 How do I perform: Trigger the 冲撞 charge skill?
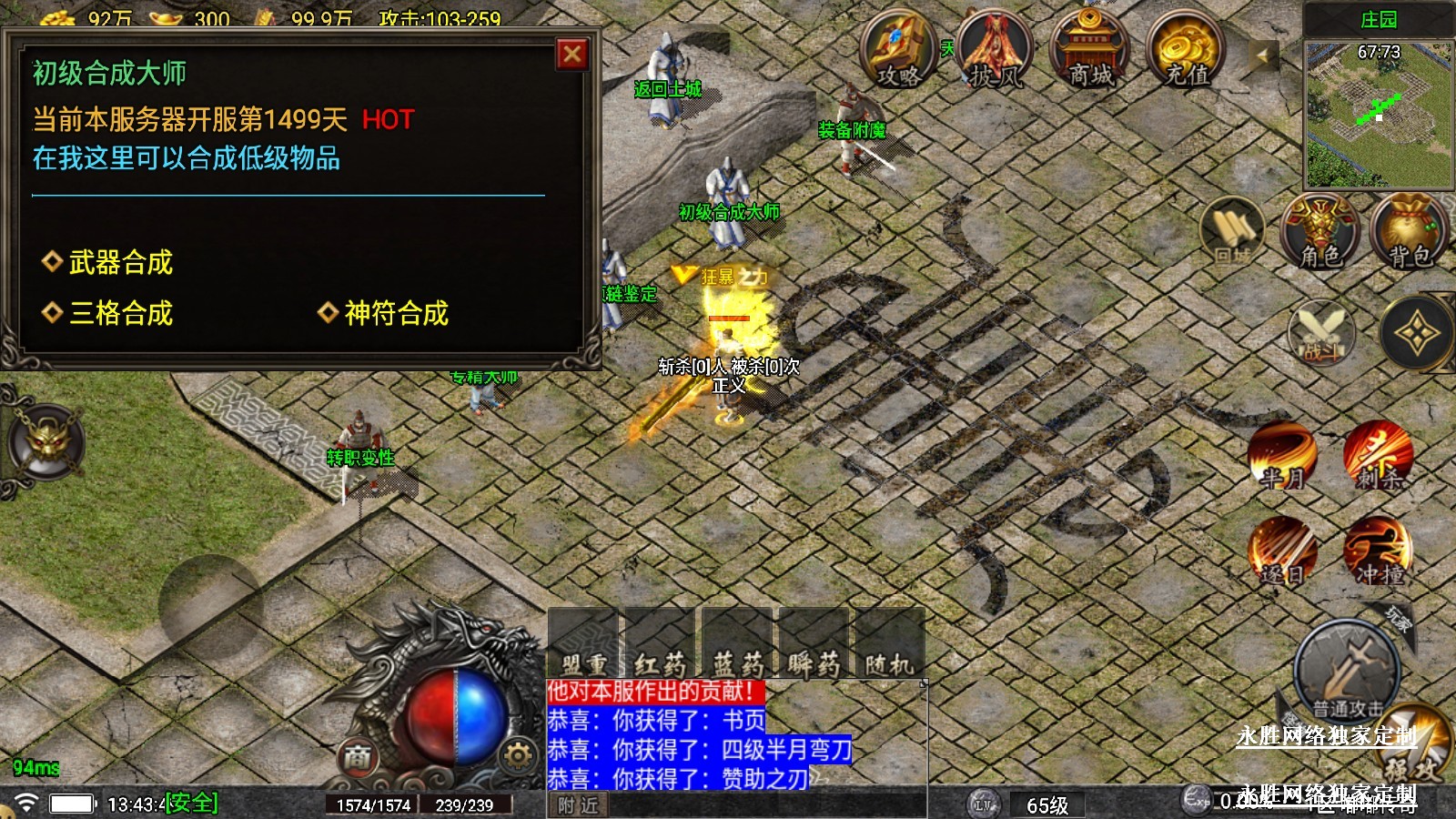coord(1378,552)
